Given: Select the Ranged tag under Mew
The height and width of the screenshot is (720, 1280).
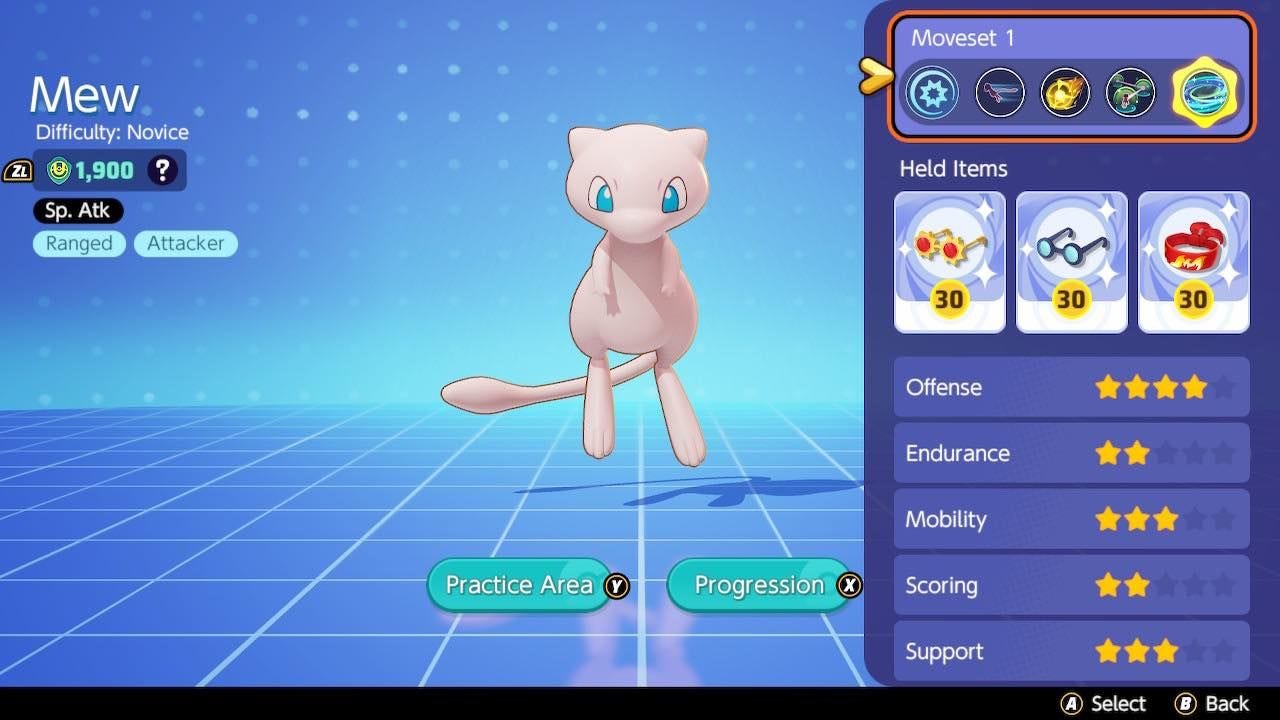Looking at the screenshot, I should coord(79,243).
